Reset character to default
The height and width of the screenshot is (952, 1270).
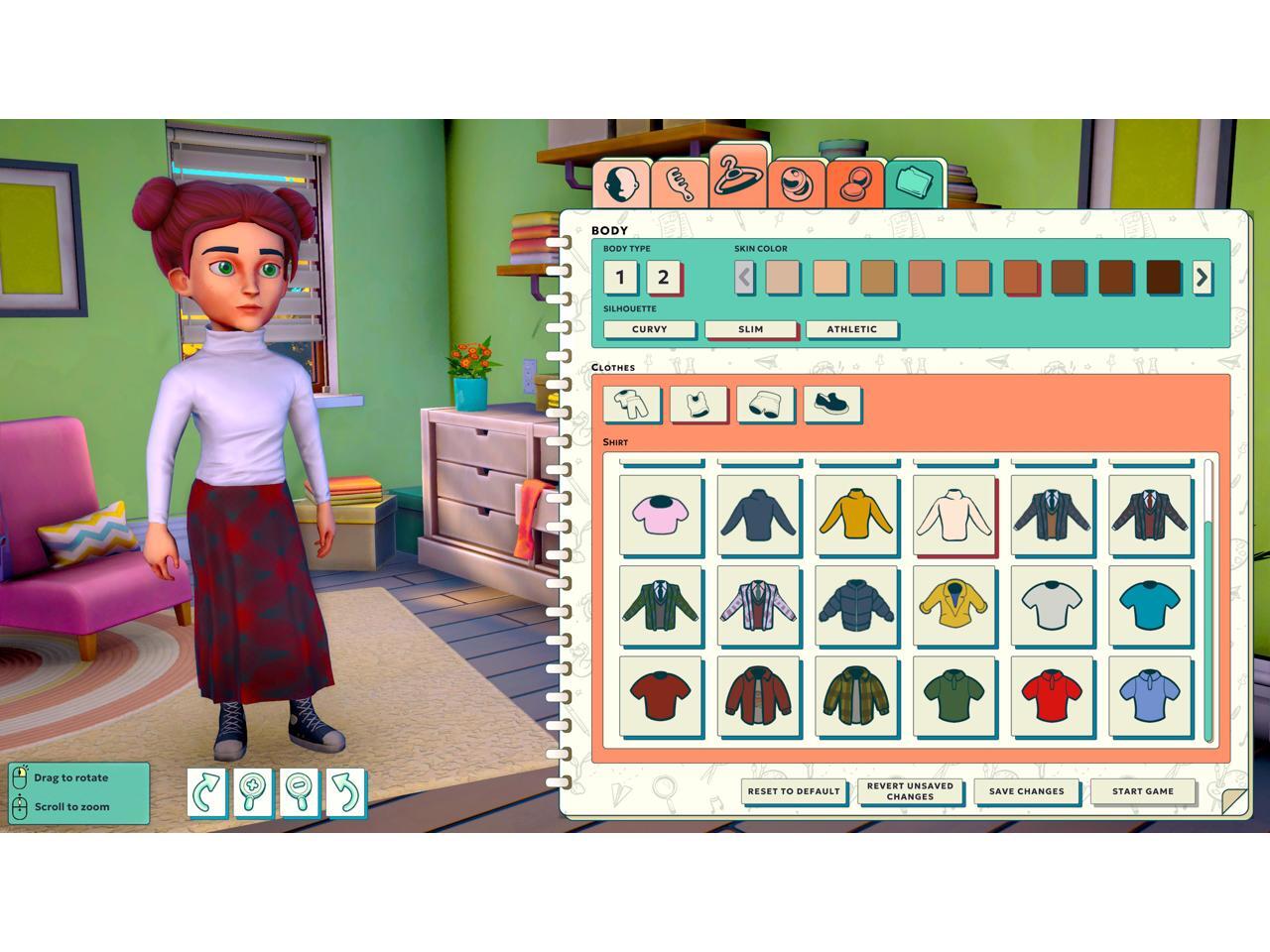click(794, 791)
